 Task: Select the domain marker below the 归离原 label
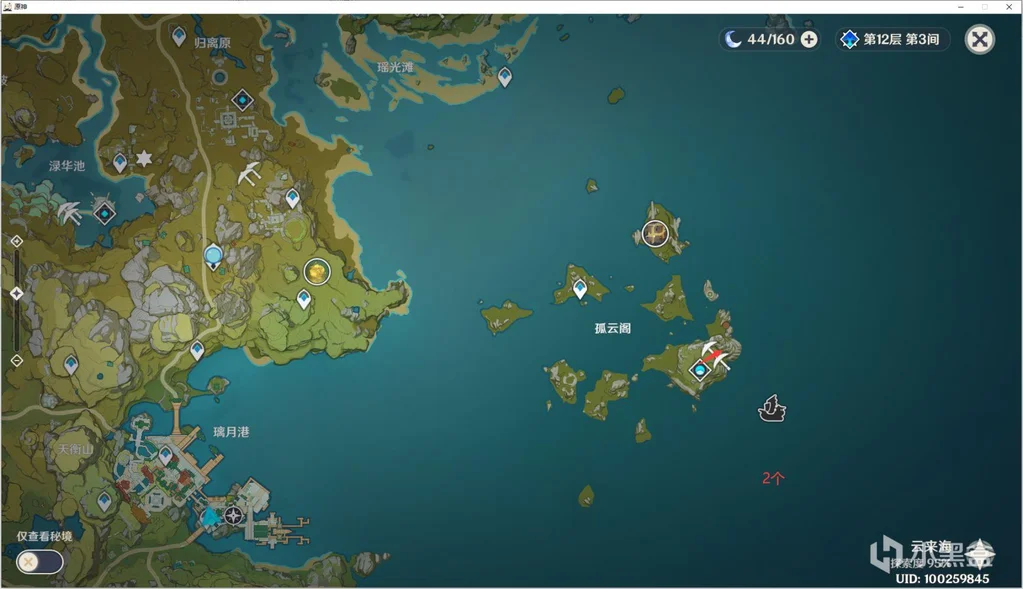(242, 100)
